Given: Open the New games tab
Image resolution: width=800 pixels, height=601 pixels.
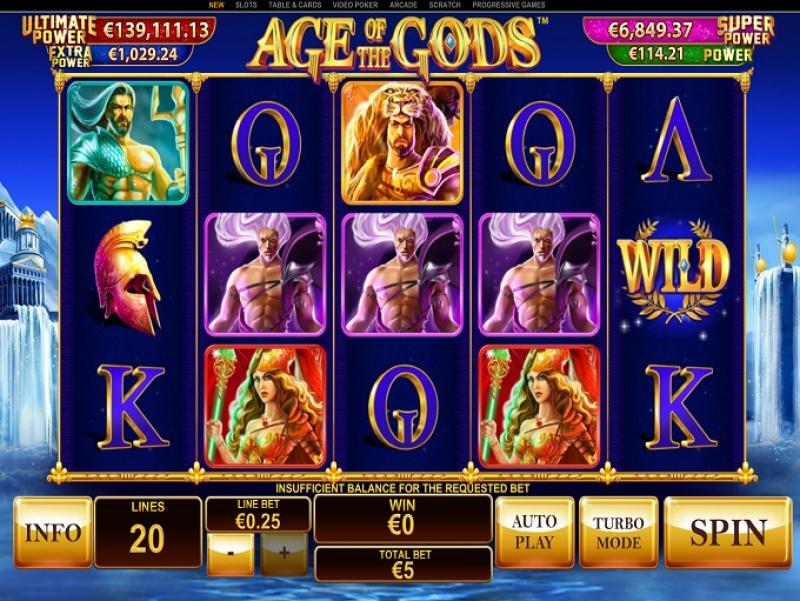Looking at the screenshot, I should coord(216,5).
